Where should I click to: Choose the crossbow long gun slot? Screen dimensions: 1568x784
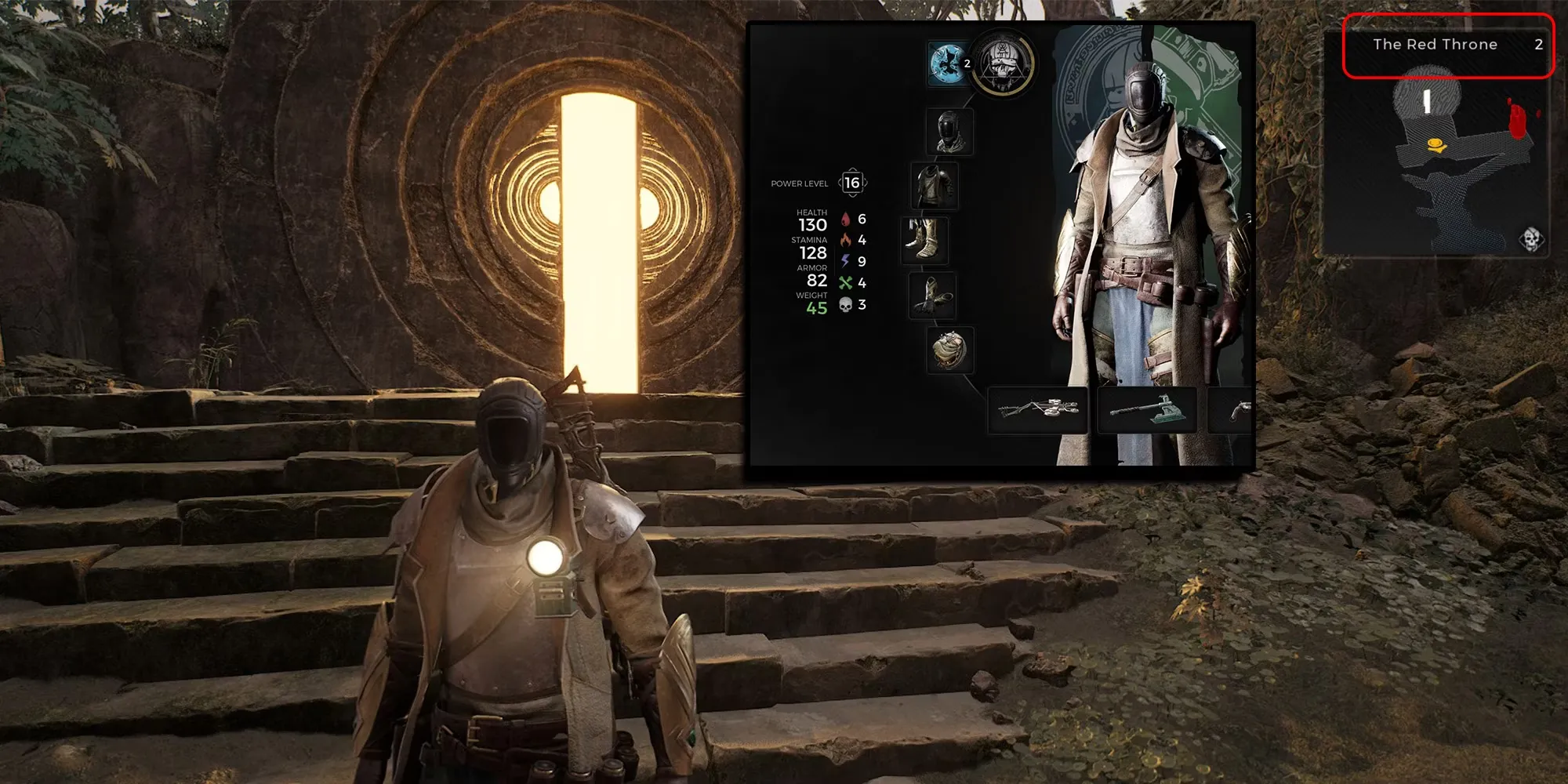pyautogui.click(x=1037, y=409)
